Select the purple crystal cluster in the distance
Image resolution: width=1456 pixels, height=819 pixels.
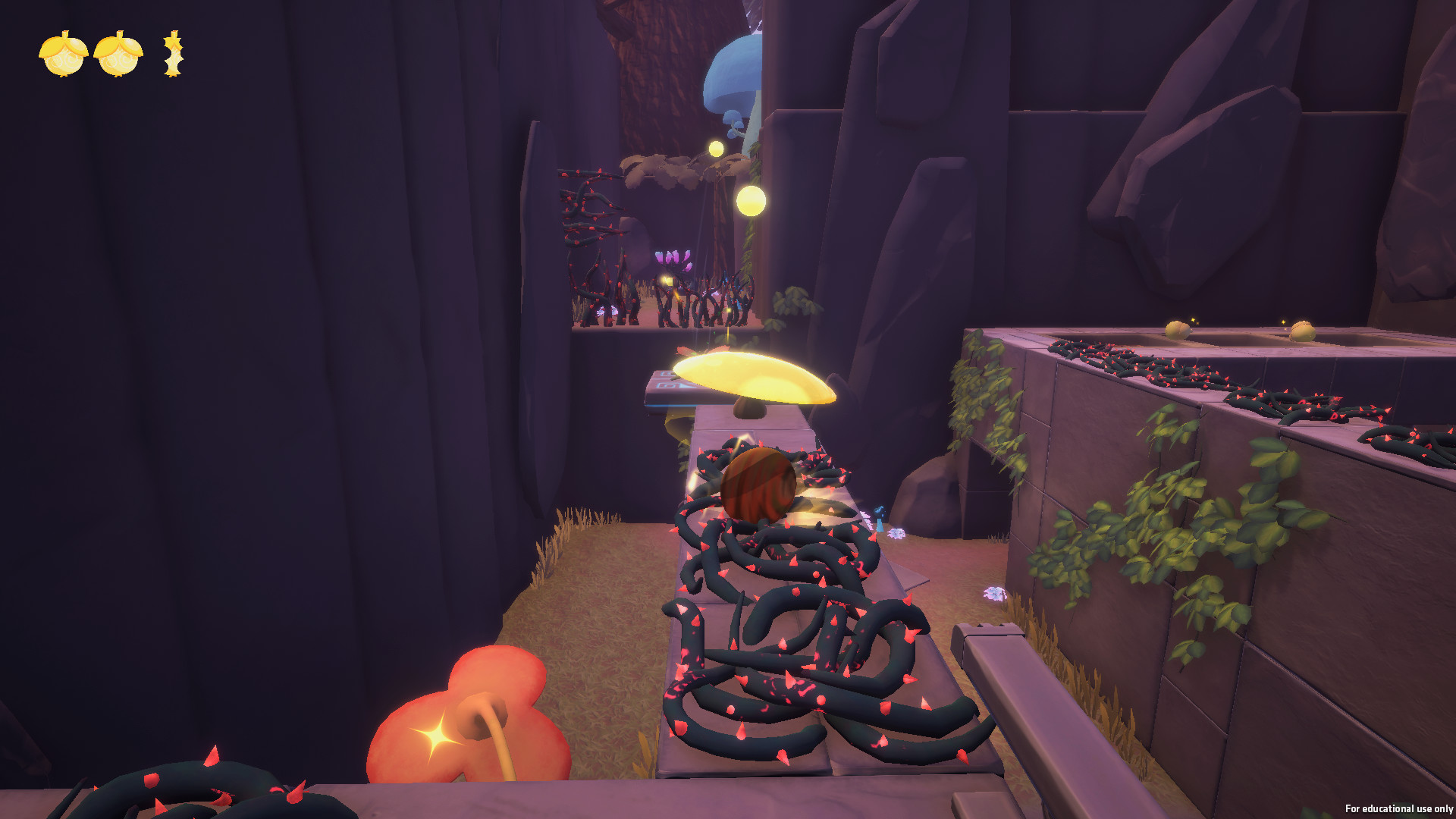(673, 258)
